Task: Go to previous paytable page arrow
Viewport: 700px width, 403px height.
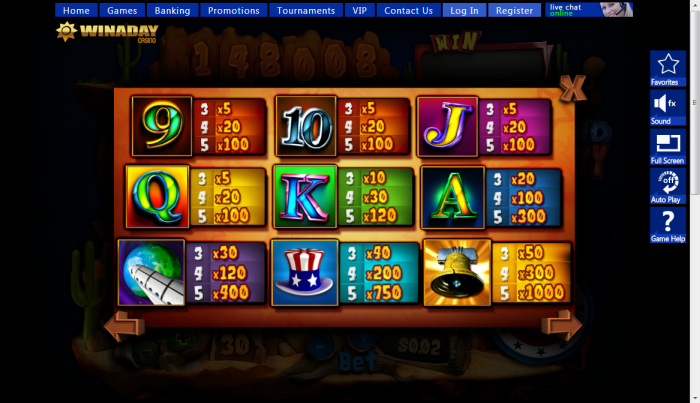Action: [124, 325]
